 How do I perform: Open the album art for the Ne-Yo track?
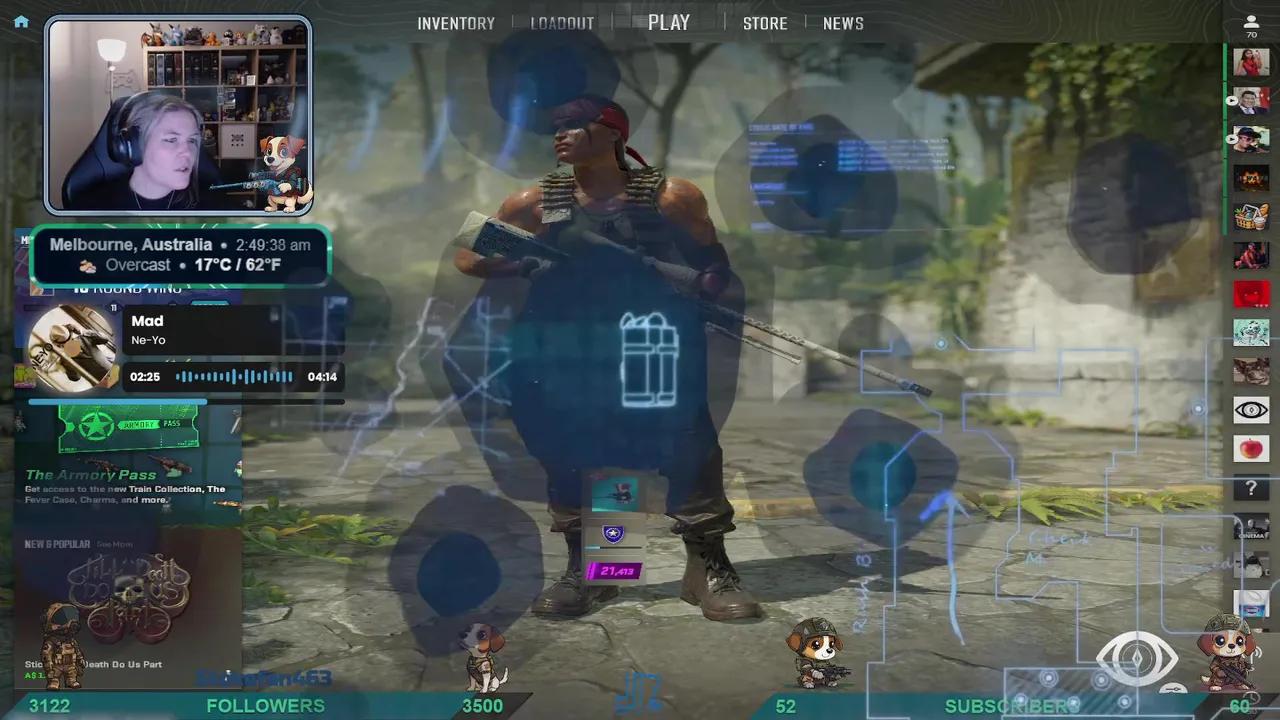[x=70, y=345]
